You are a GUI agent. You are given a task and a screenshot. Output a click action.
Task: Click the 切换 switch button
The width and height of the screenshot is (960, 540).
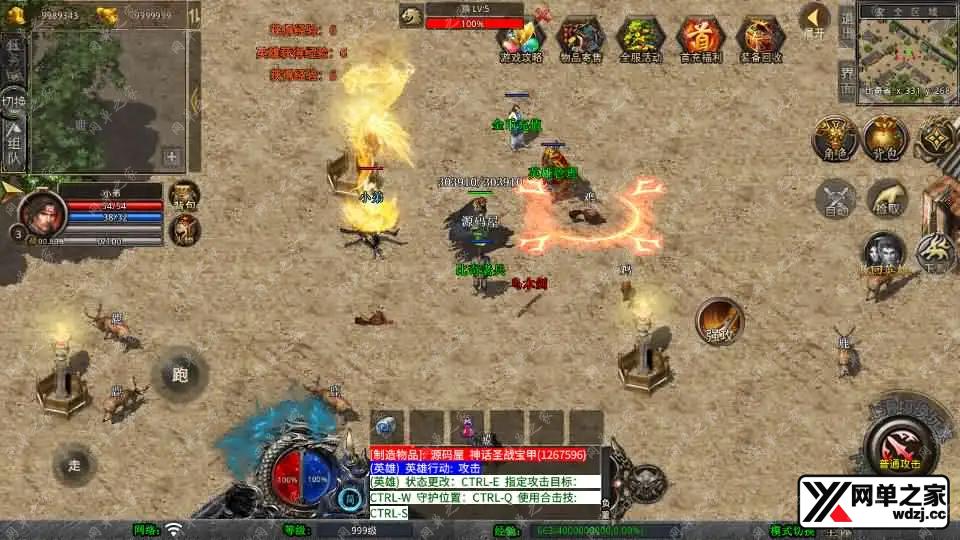pos(14,102)
